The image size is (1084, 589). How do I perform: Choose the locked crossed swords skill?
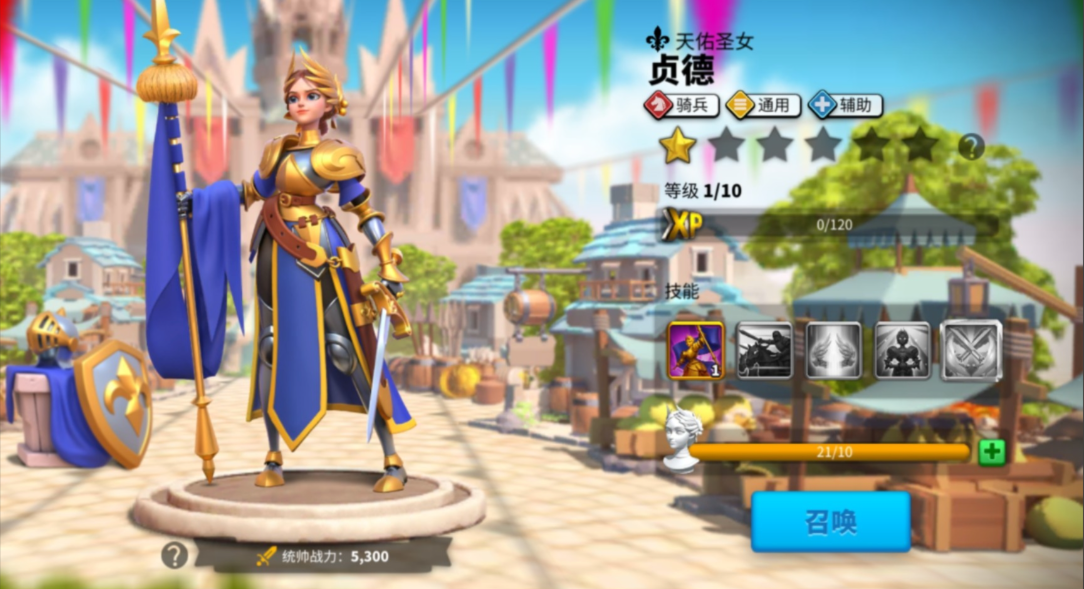coord(971,350)
